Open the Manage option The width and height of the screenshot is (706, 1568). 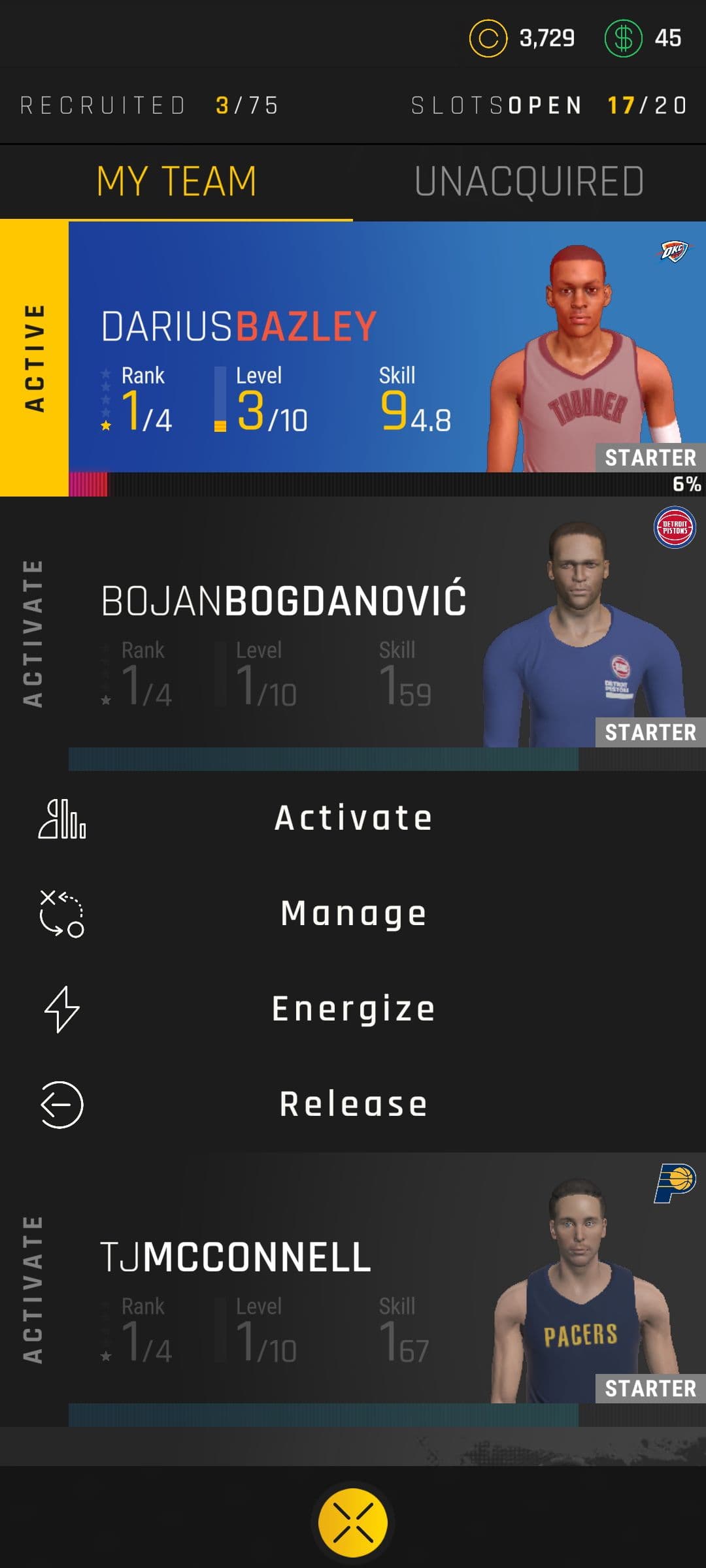click(353, 913)
